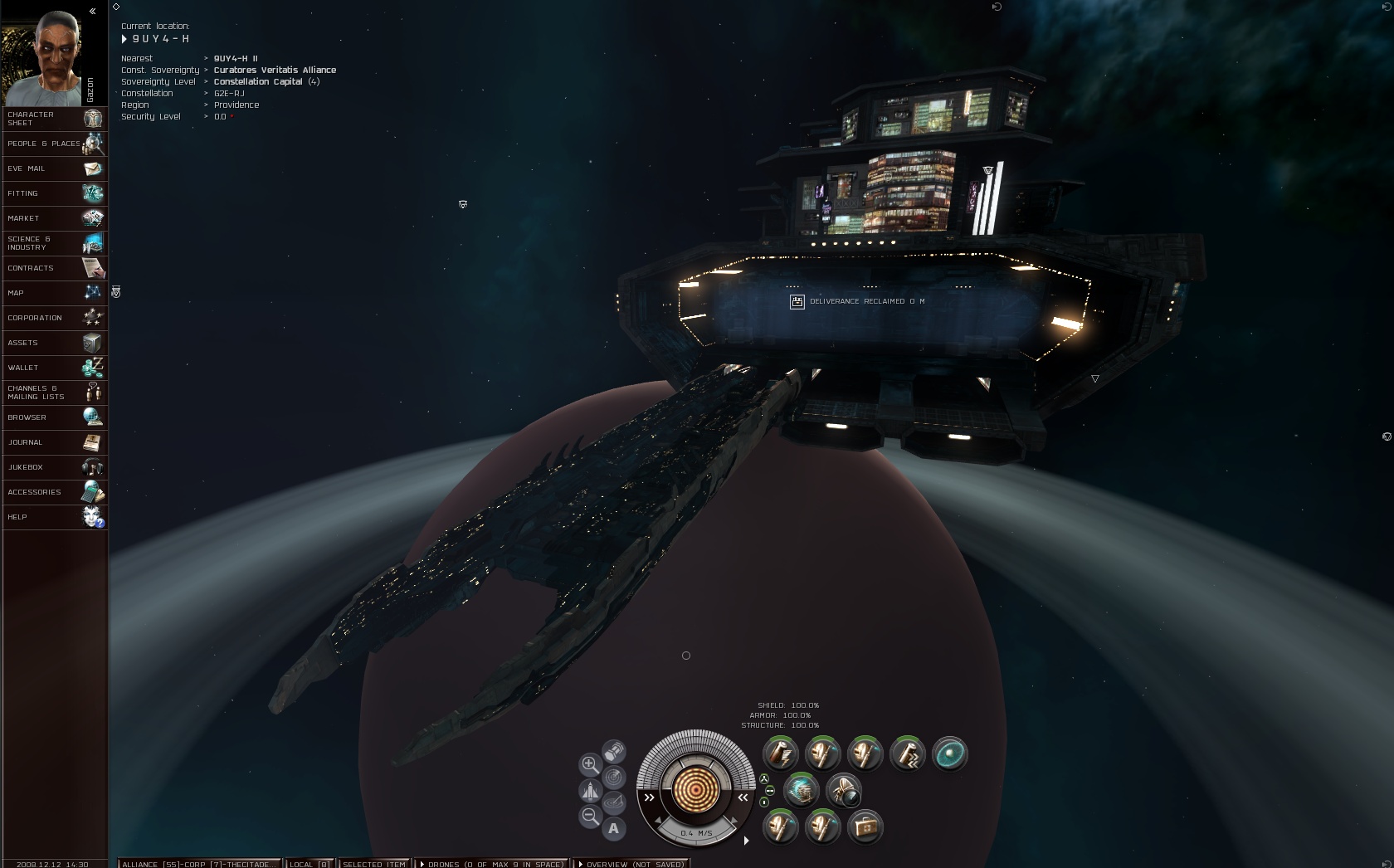Screen dimensions: 1394x868
Task: Browse the Market
Action: [x=55, y=218]
